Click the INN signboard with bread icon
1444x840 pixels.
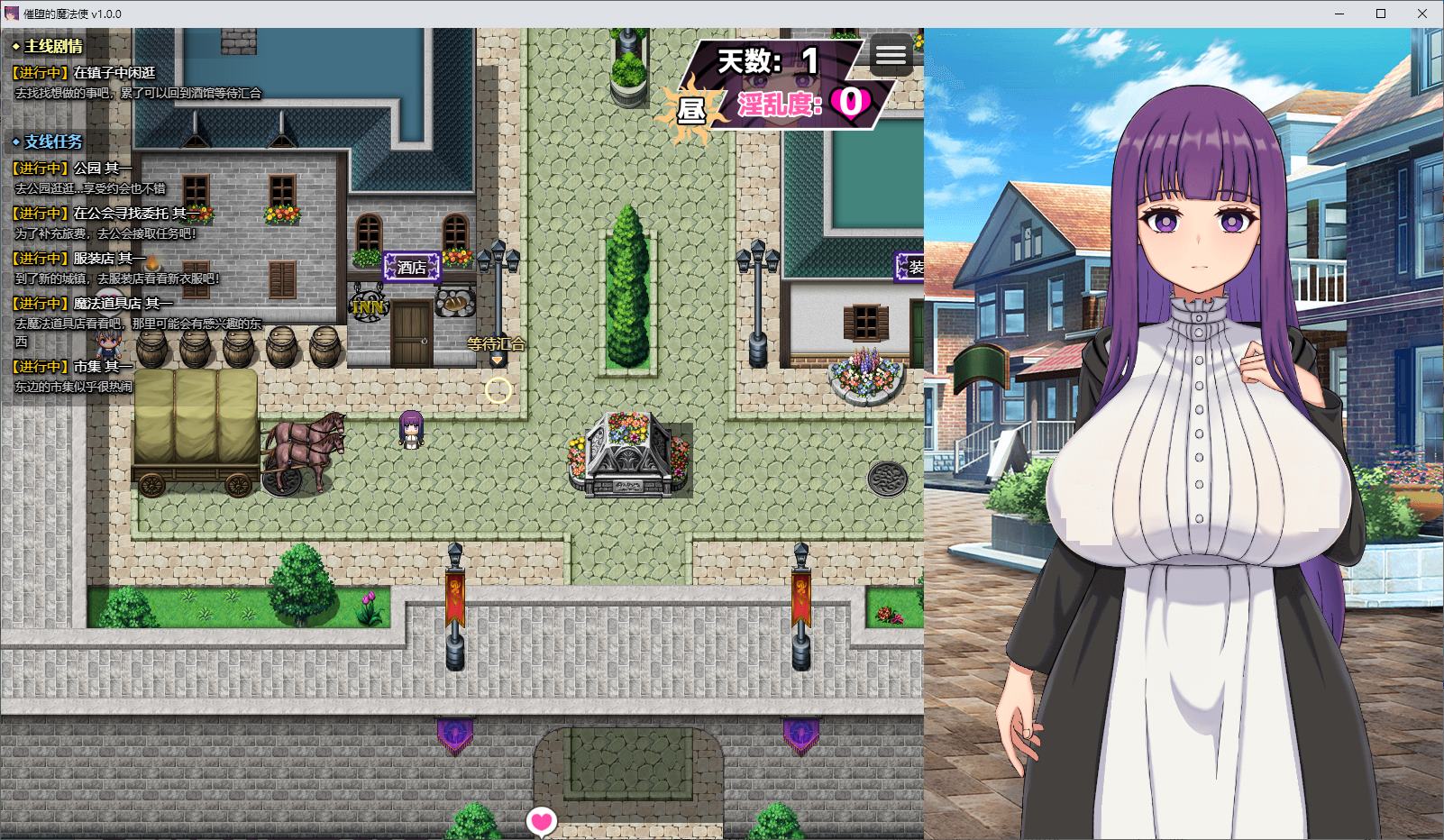pos(370,303)
